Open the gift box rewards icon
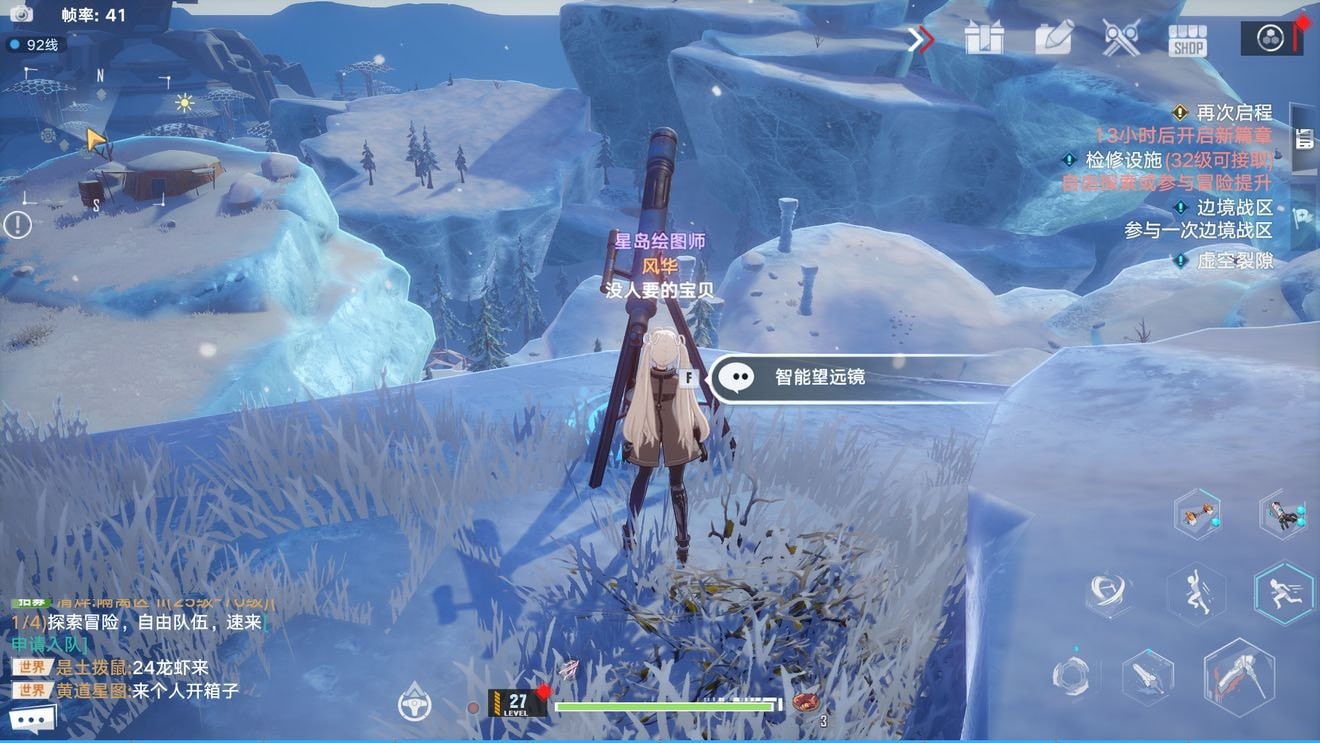Image resolution: width=1320 pixels, height=743 pixels. [x=984, y=39]
